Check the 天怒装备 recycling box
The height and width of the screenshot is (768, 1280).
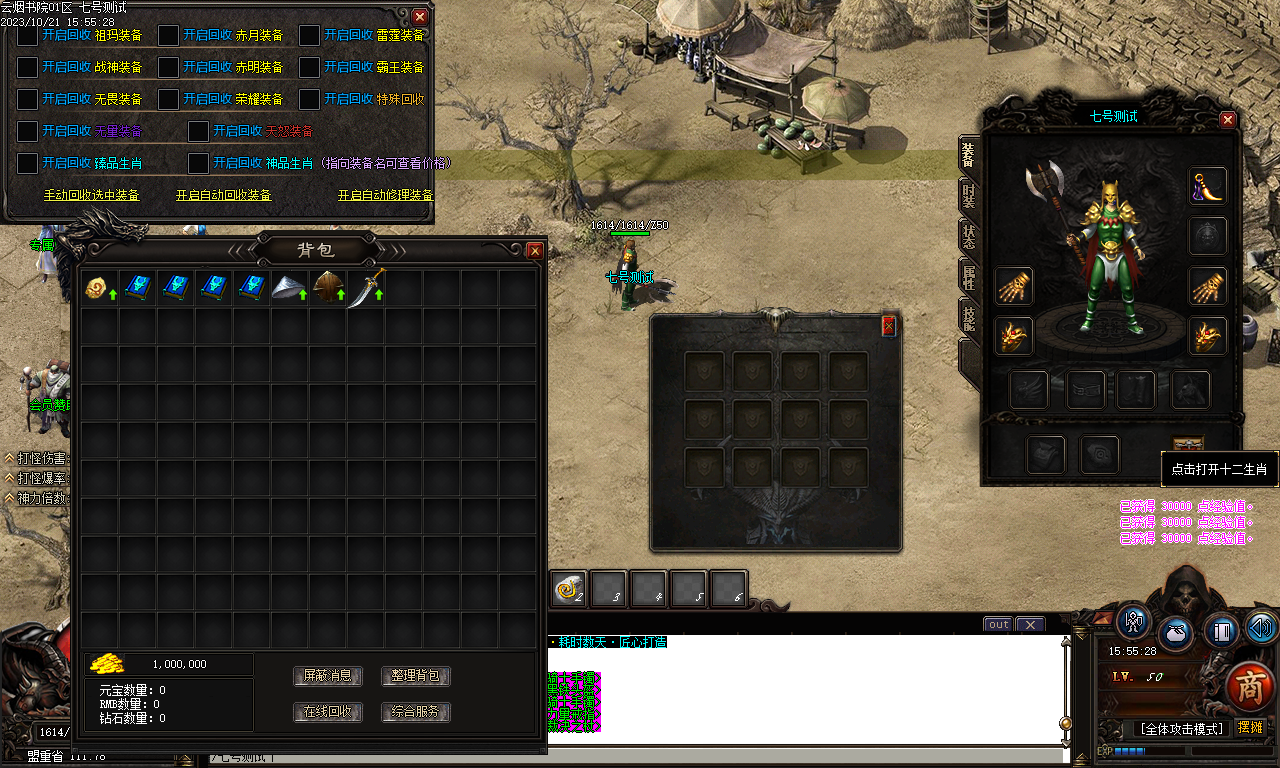pyautogui.click(x=197, y=130)
